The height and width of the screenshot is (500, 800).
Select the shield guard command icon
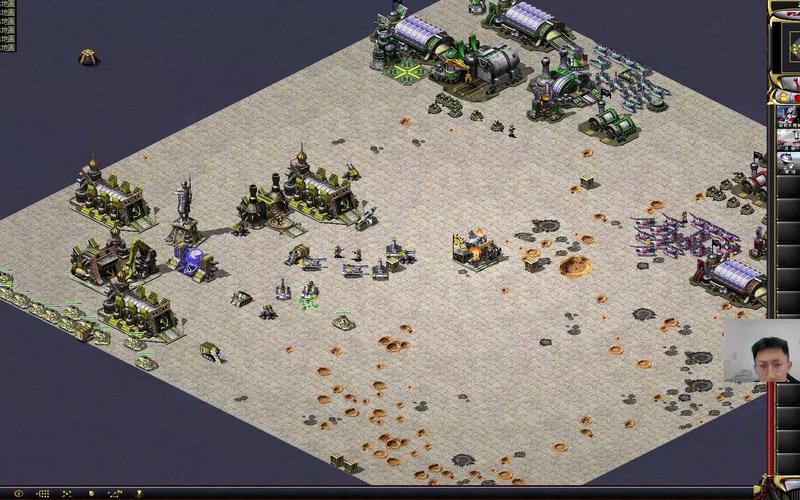point(92,493)
